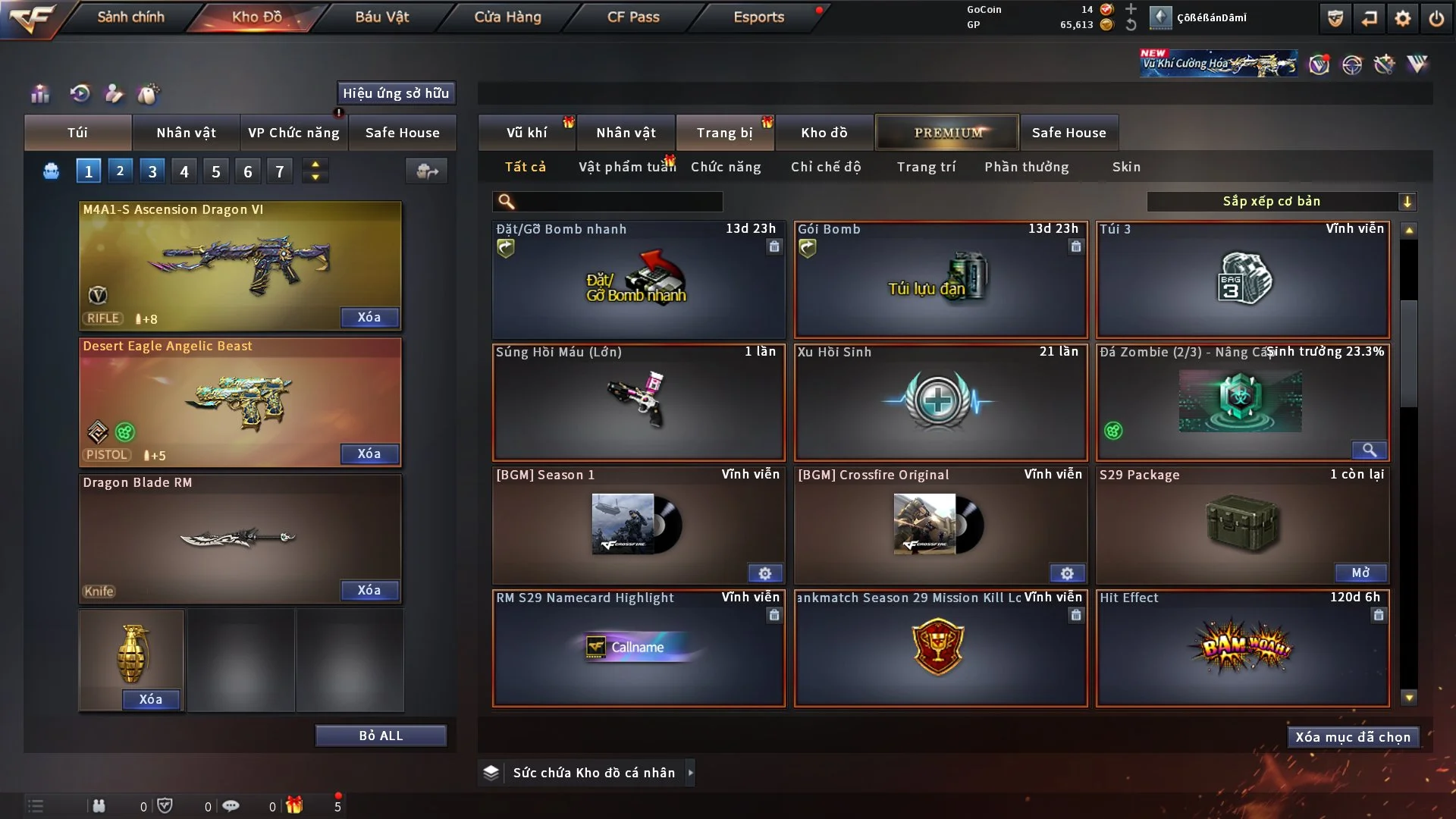Switch to the Esports tab
Screen dimensions: 1456x819
click(x=758, y=17)
